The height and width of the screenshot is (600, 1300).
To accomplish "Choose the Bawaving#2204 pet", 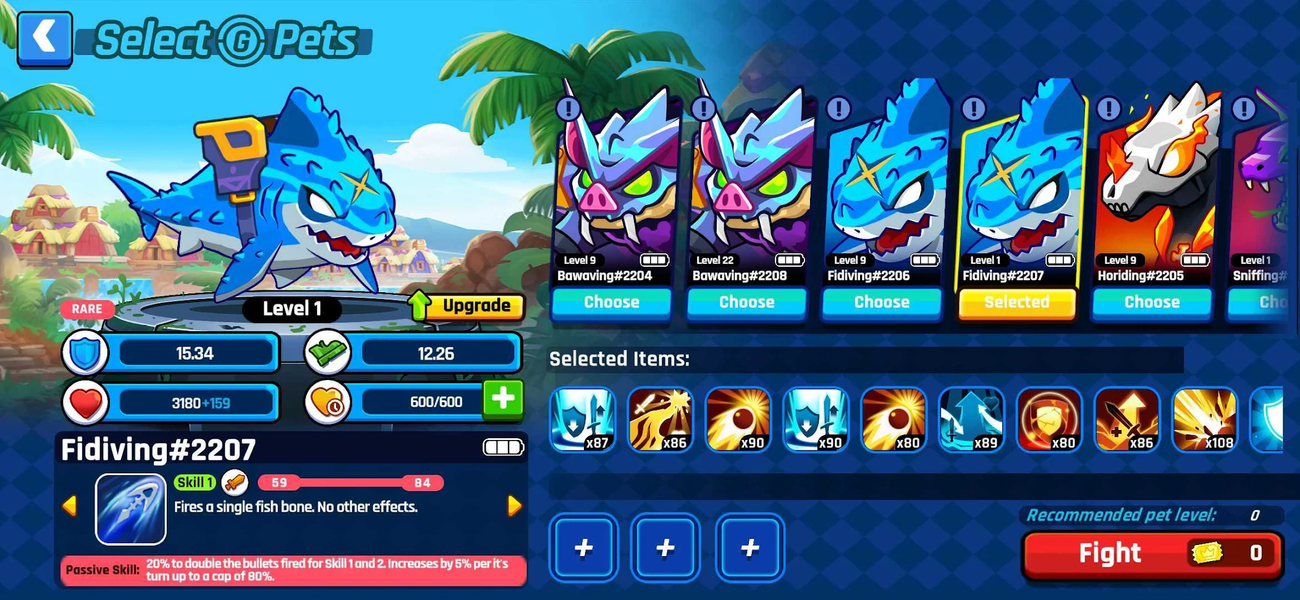I will (611, 302).
